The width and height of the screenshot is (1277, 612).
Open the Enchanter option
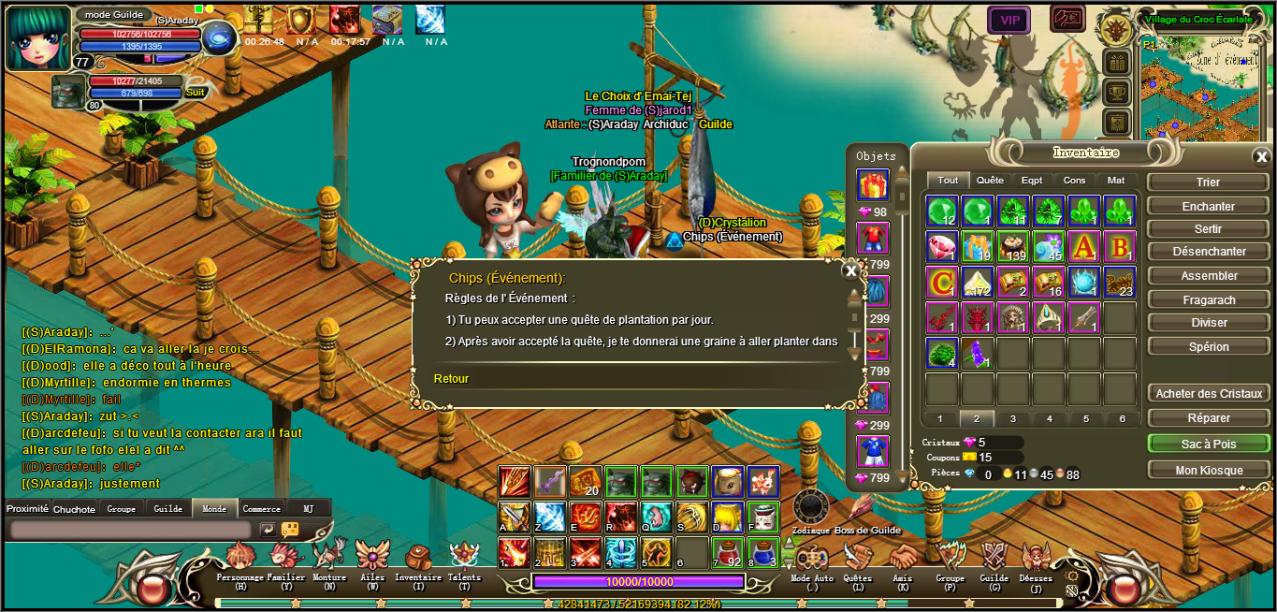pos(1208,206)
